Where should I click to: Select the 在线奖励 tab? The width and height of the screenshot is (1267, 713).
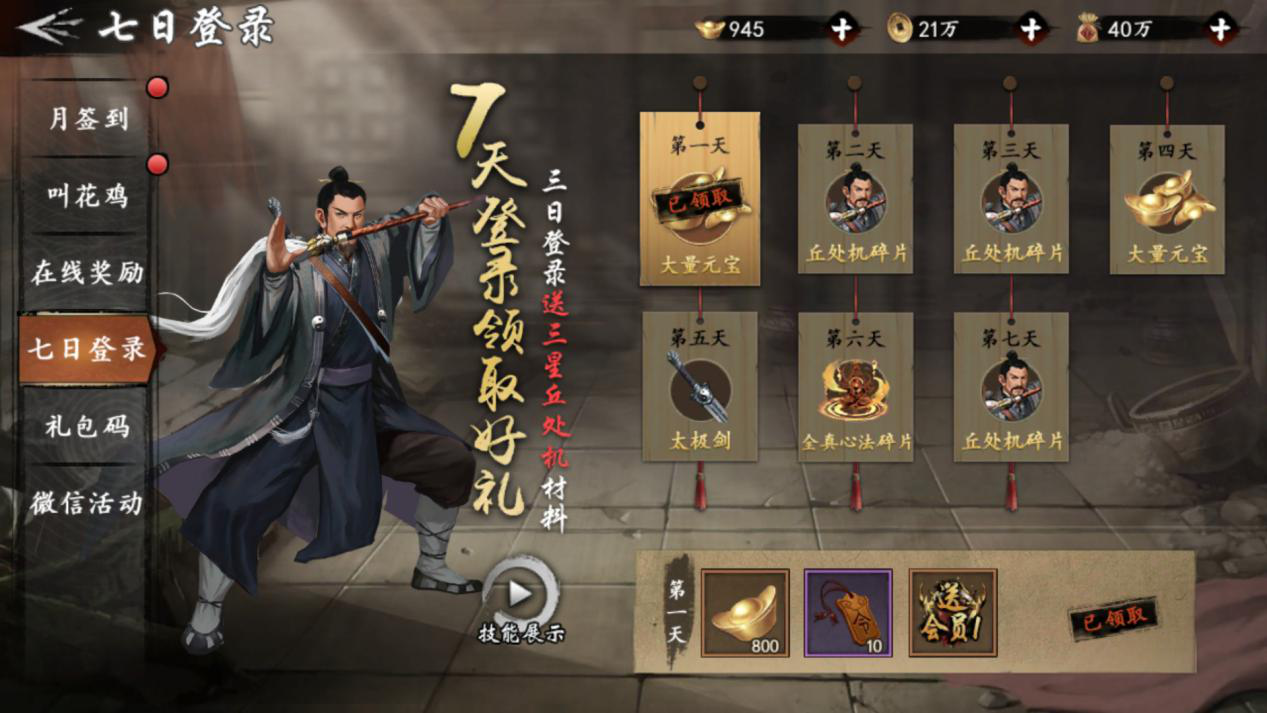pos(88,272)
